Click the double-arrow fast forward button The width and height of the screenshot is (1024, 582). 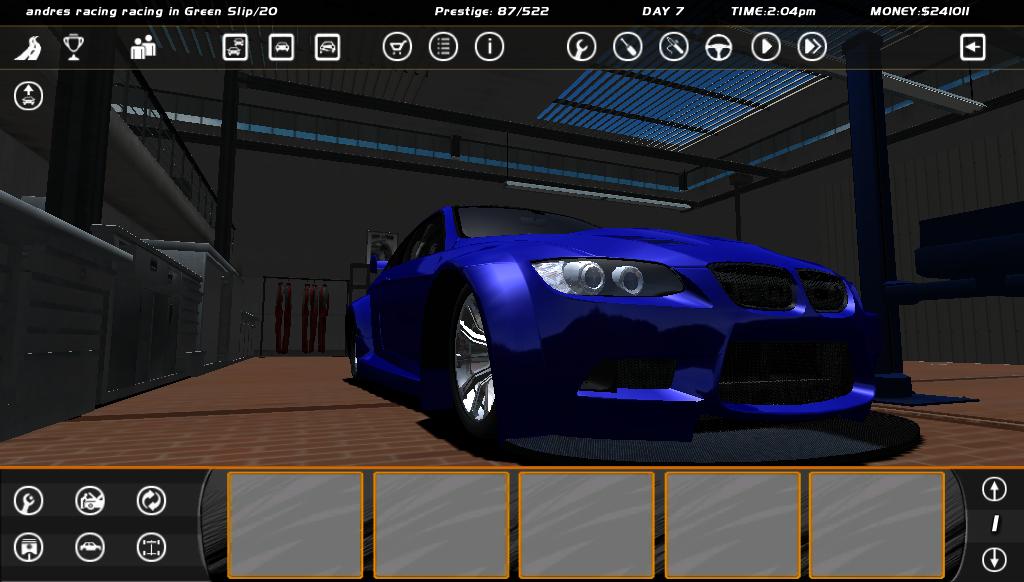click(811, 47)
